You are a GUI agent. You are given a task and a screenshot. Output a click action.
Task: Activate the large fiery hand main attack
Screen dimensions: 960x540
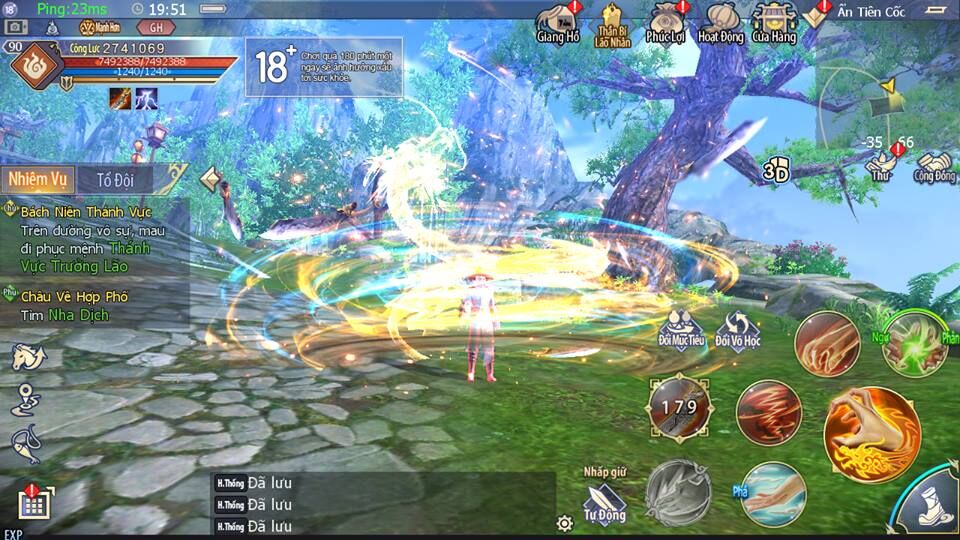[x=871, y=433]
